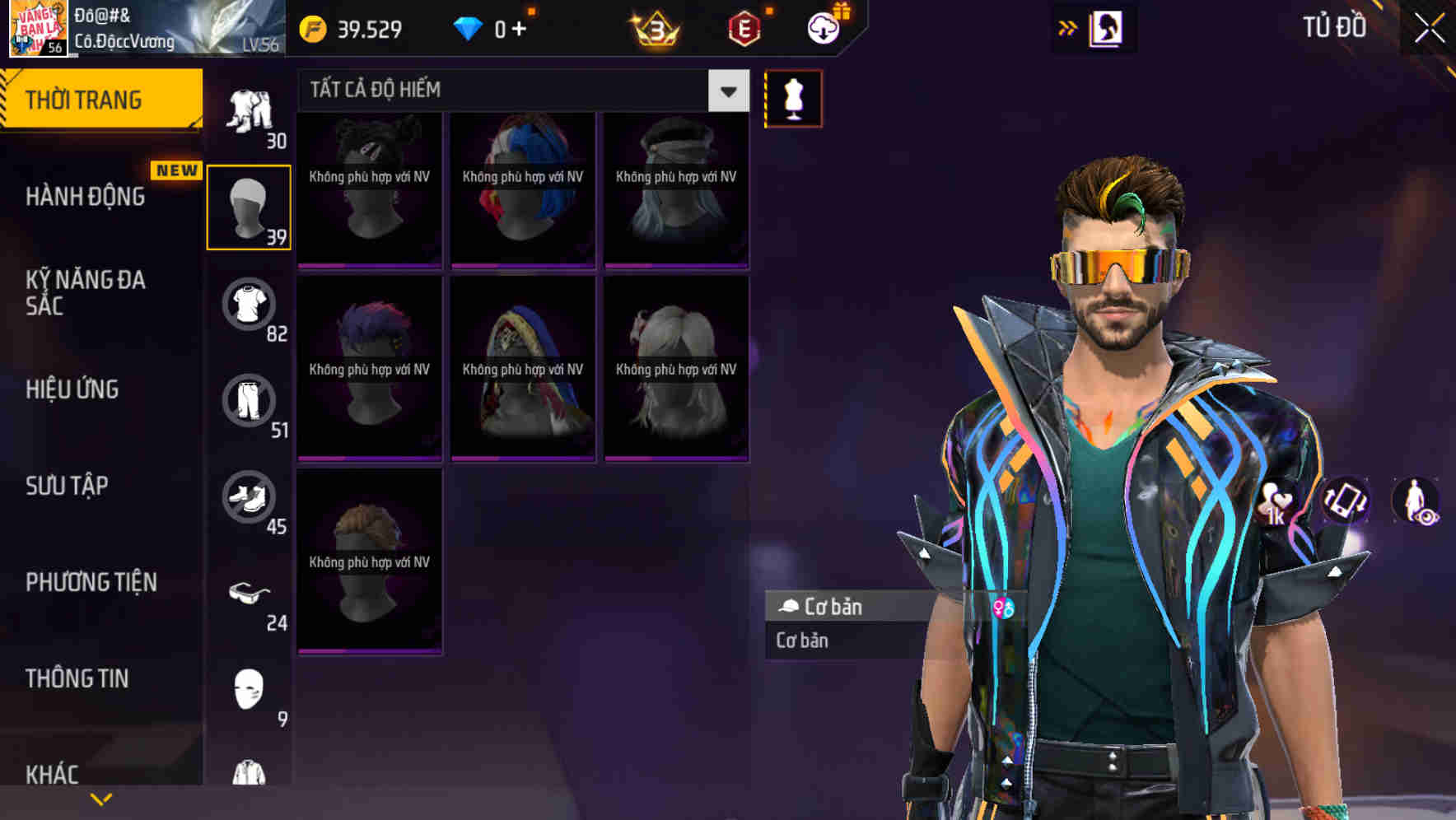The height and width of the screenshot is (820, 1456).
Task: Click the red E badge in top bar
Action: pyautogui.click(x=744, y=26)
